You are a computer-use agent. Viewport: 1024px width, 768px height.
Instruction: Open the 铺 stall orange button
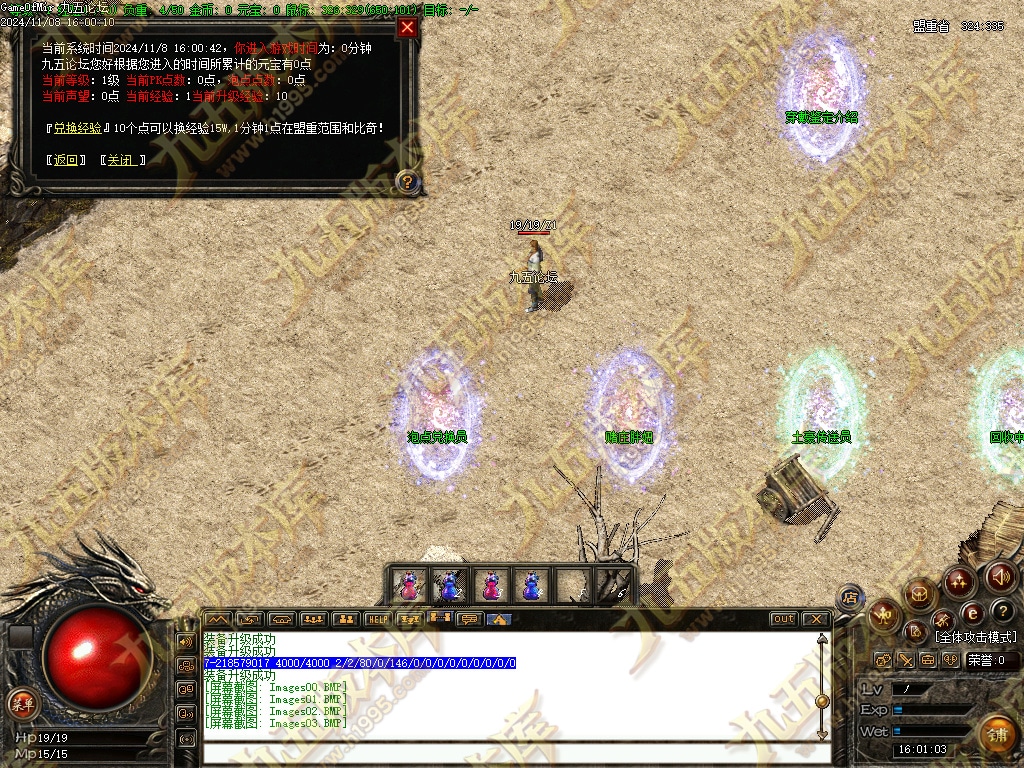(x=995, y=733)
